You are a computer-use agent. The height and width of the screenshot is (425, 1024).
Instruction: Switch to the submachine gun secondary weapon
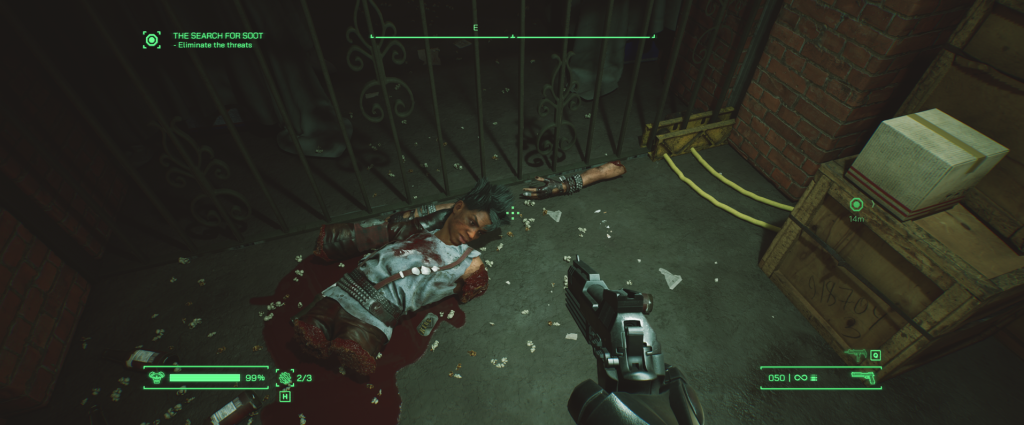pyautogui.click(x=855, y=354)
